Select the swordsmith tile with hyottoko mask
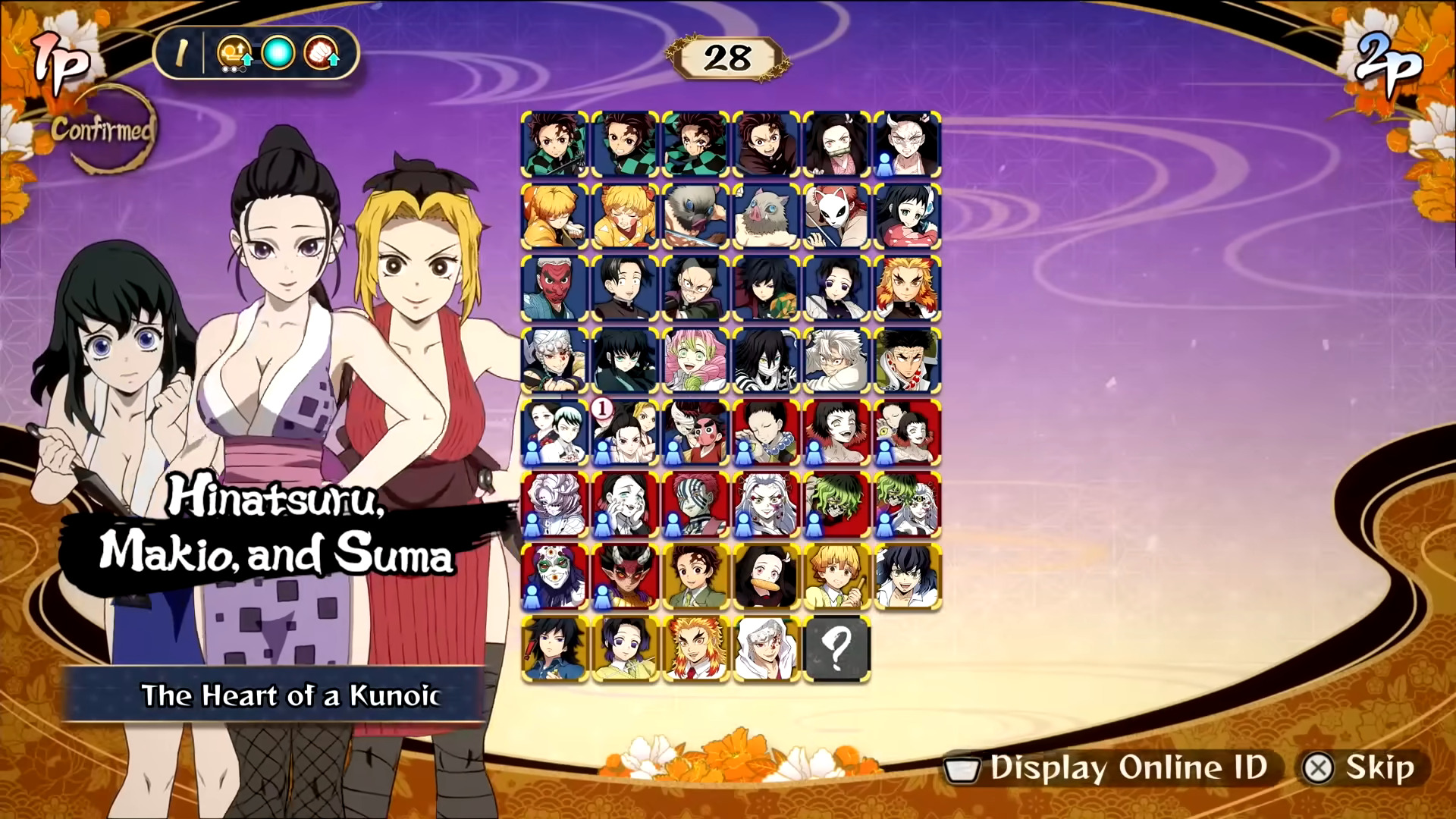The image size is (1456, 819). coord(695,432)
